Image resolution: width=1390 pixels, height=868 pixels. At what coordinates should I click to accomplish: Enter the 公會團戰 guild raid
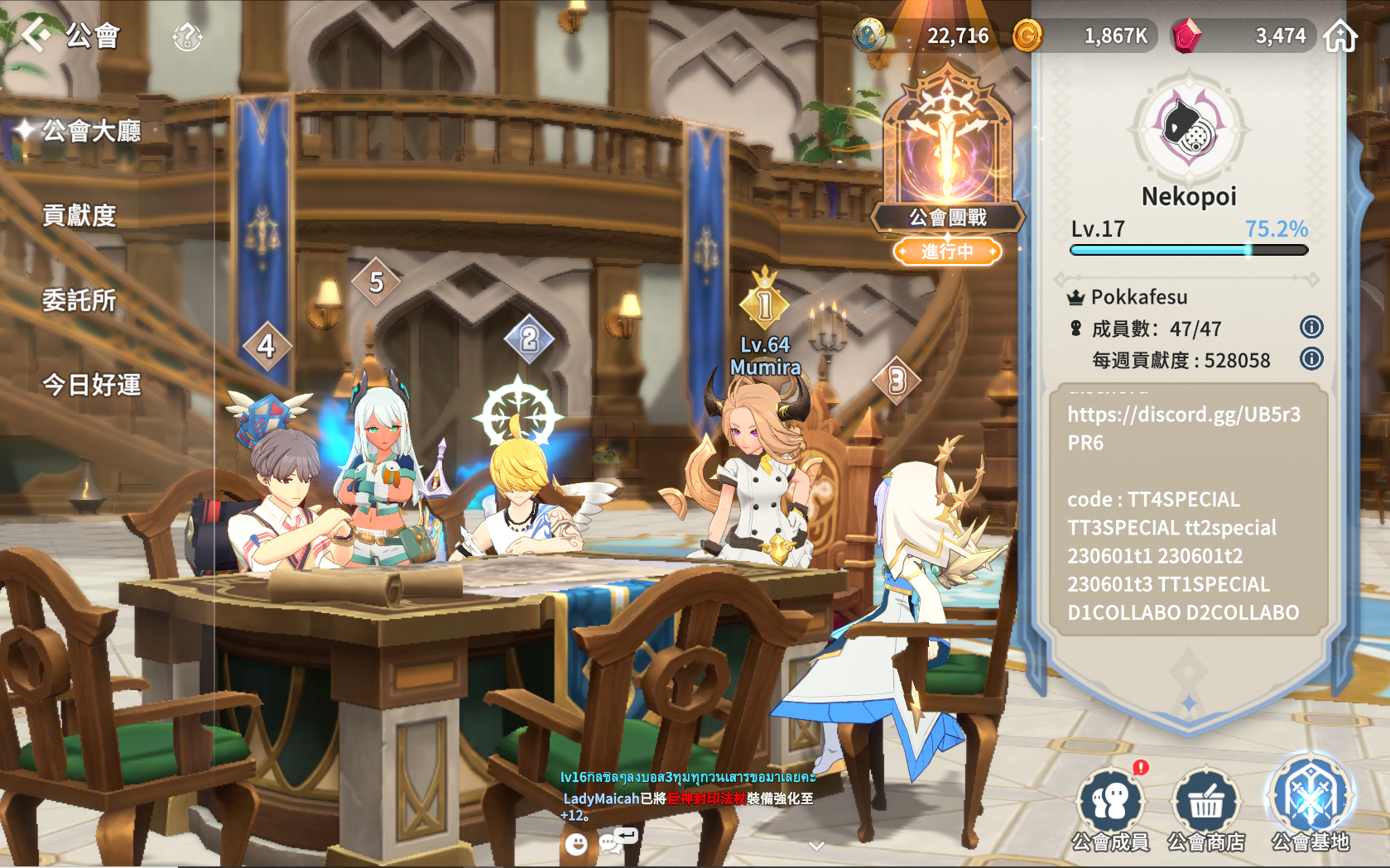(x=947, y=165)
